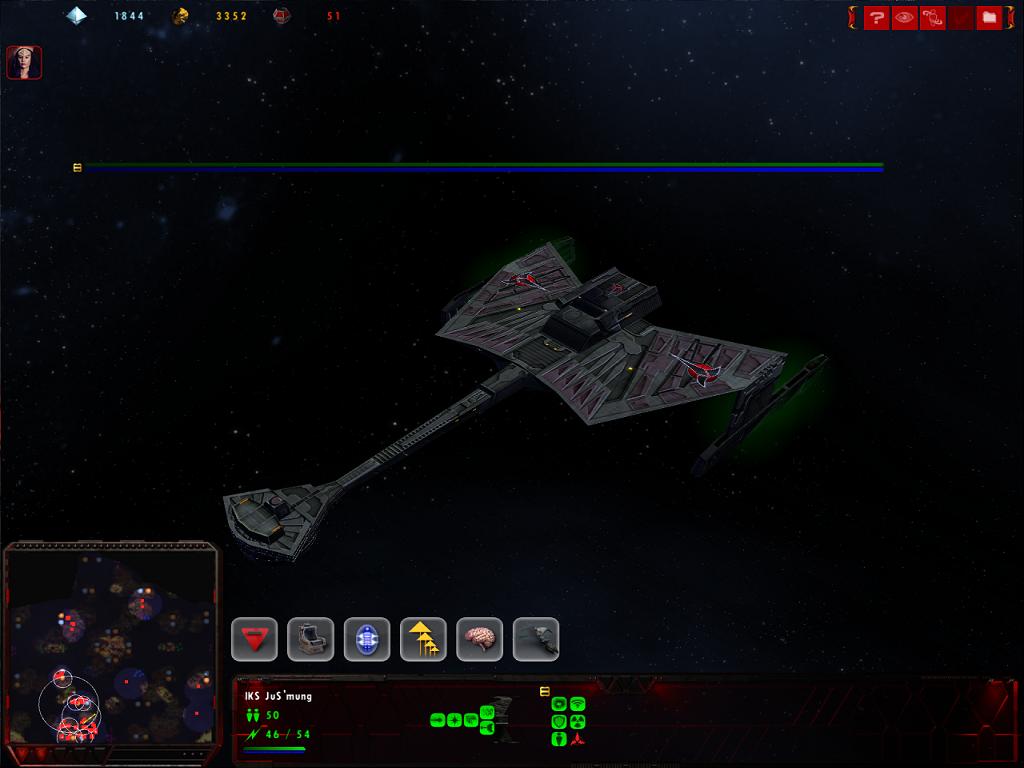Activate the blue oval ability
The image size is (1024, 768).
pos(367,639)
